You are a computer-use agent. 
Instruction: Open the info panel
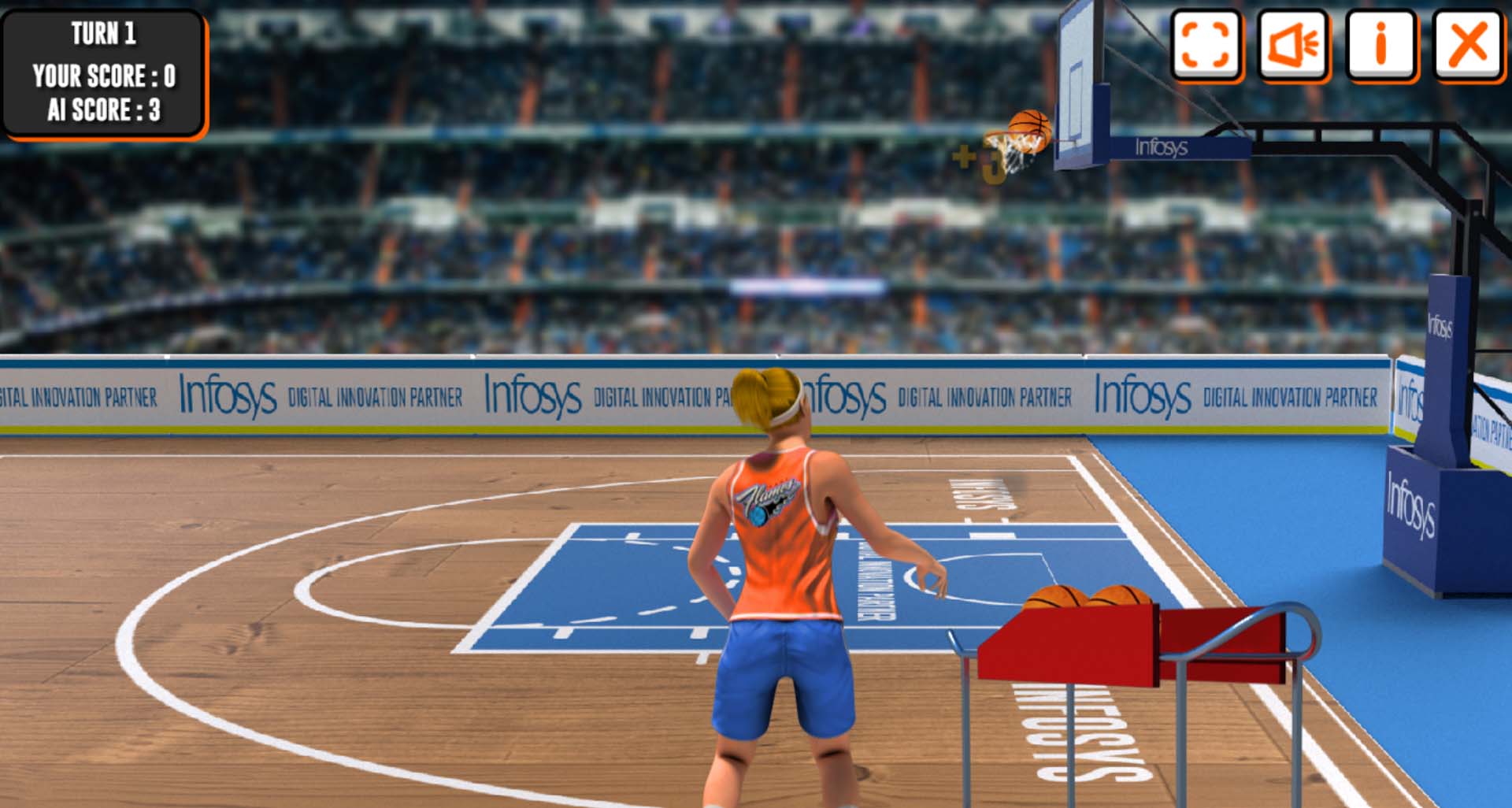tap(1380, 44)
